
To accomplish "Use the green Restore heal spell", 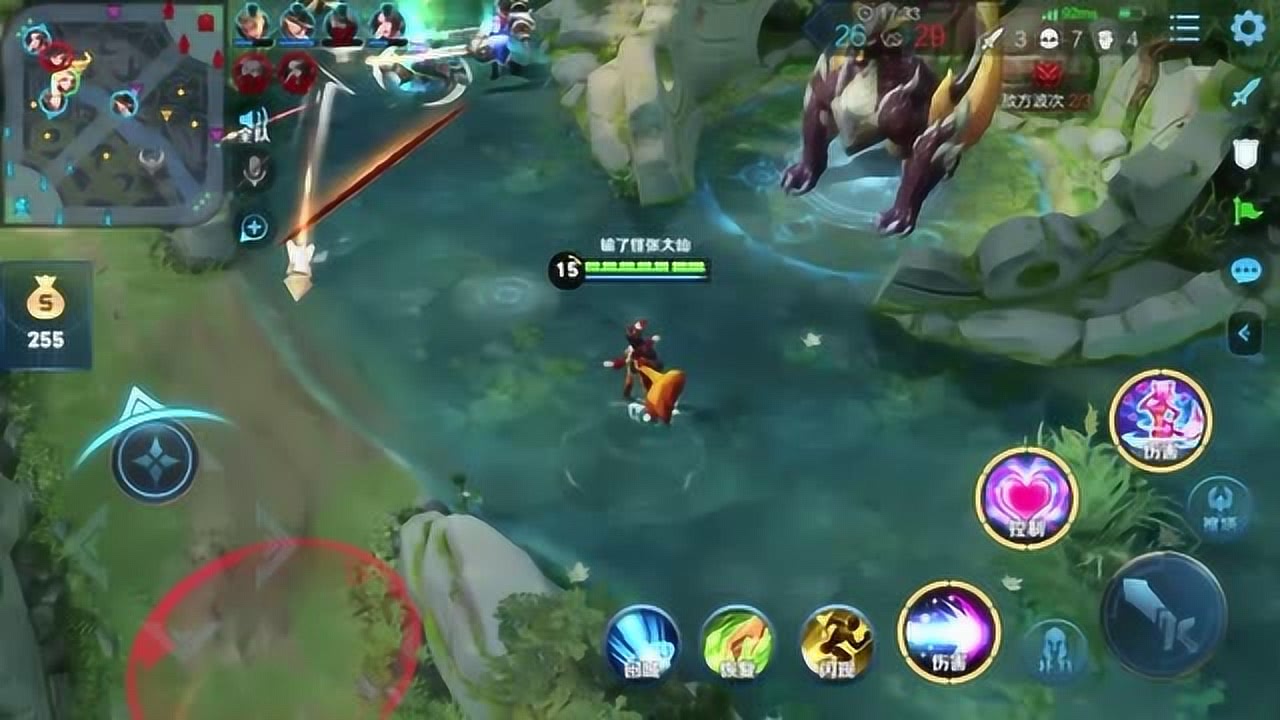I will pos(737,642).
